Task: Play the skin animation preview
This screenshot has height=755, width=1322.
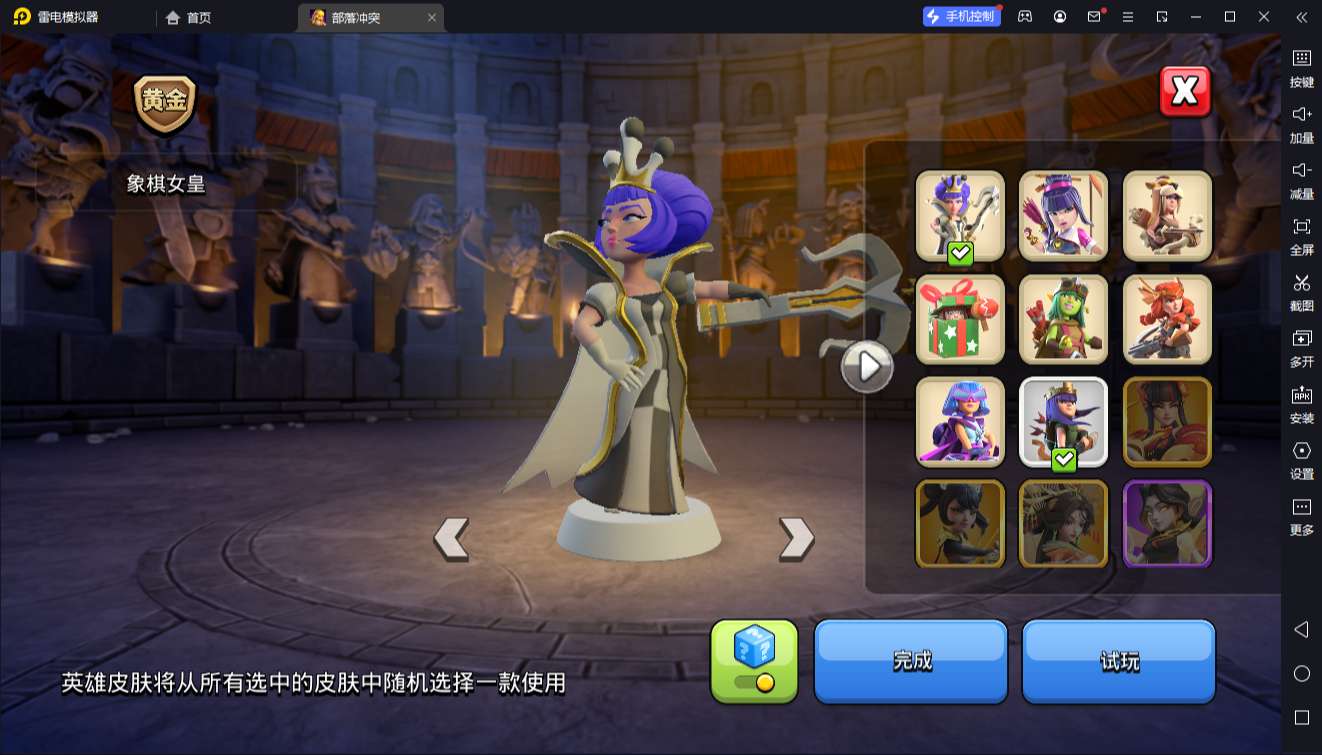Action: tap(866, 367)
